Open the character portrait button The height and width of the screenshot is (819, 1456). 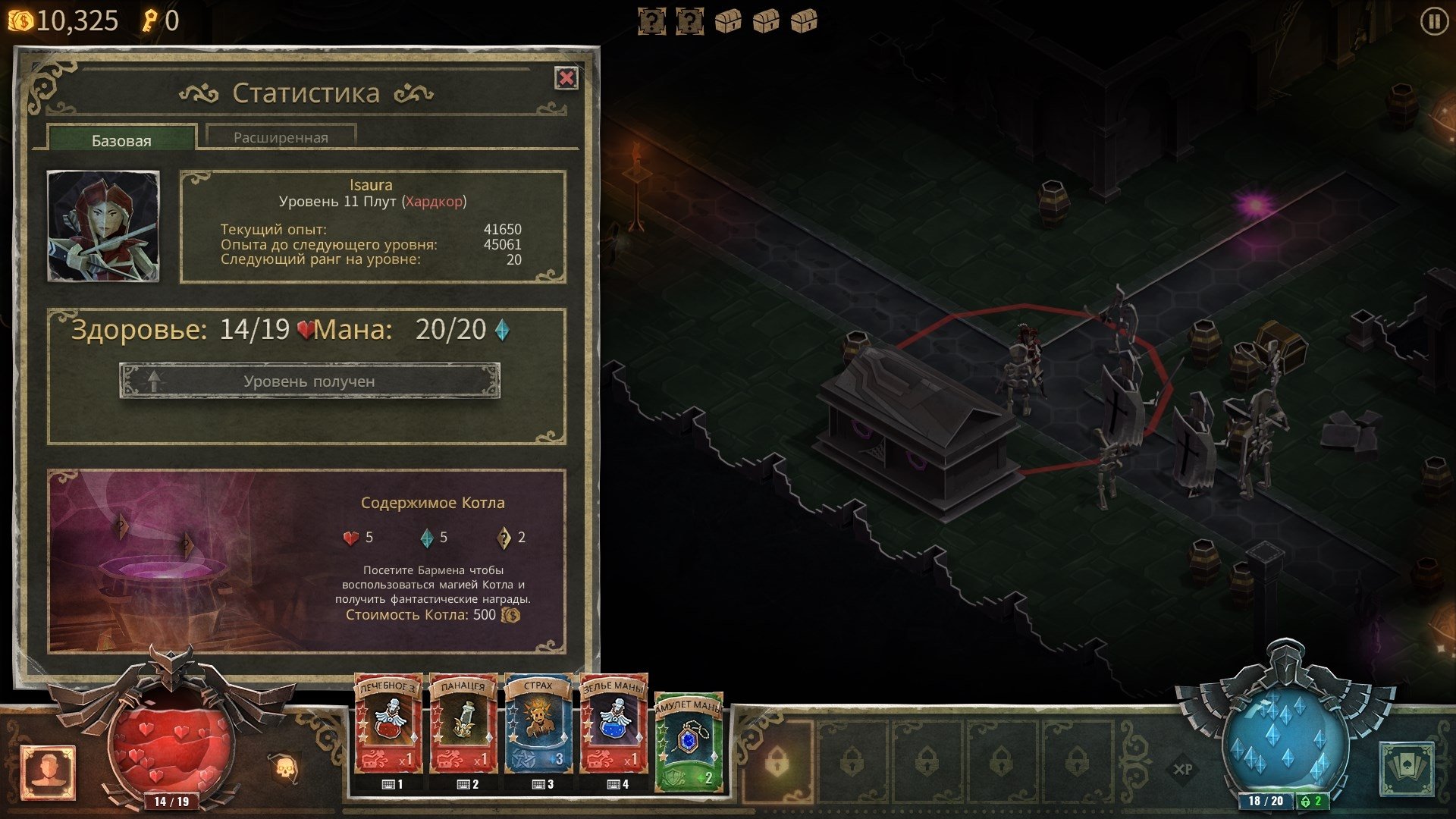pos(49,772)
